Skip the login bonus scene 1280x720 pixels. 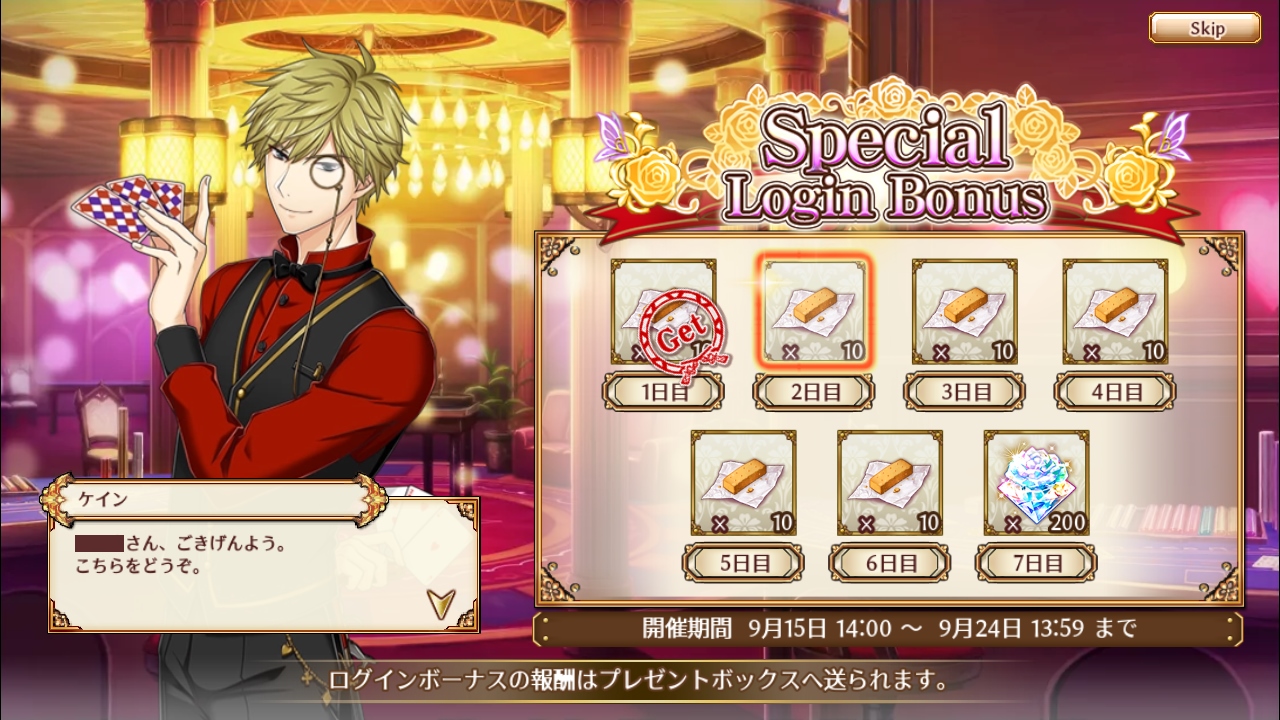(1204, 28)
